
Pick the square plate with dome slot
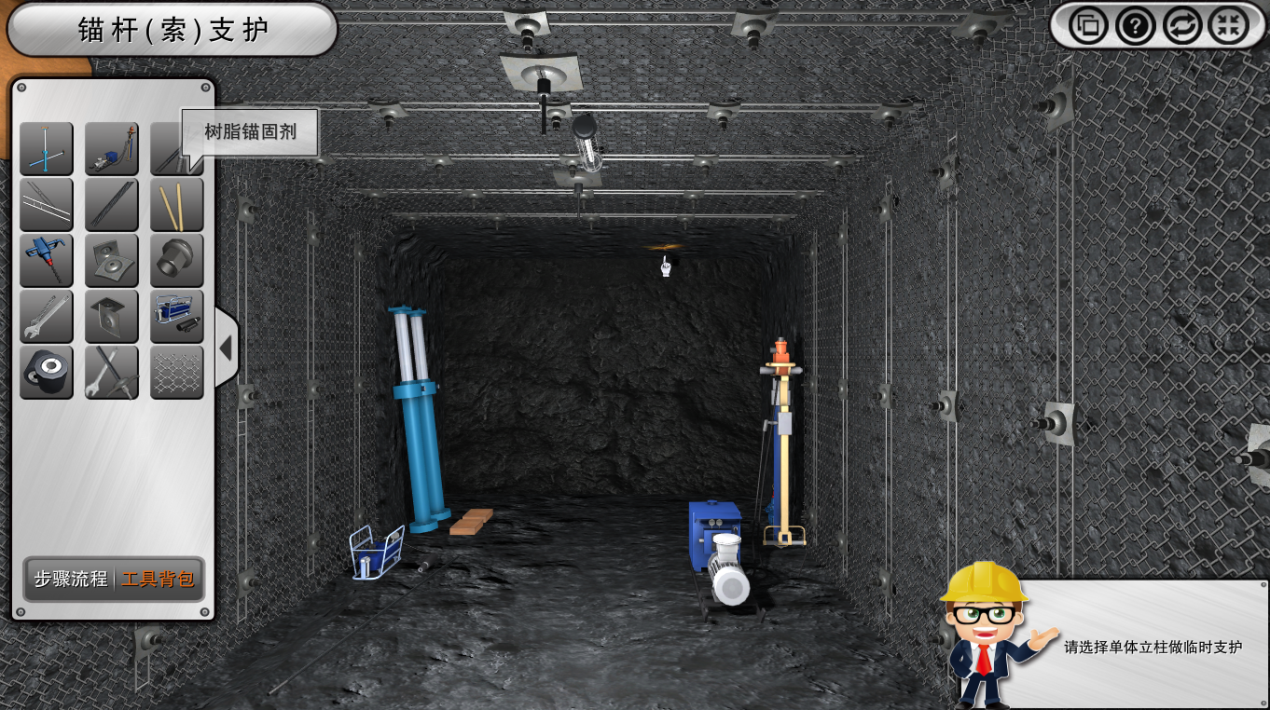coord(111,317)
